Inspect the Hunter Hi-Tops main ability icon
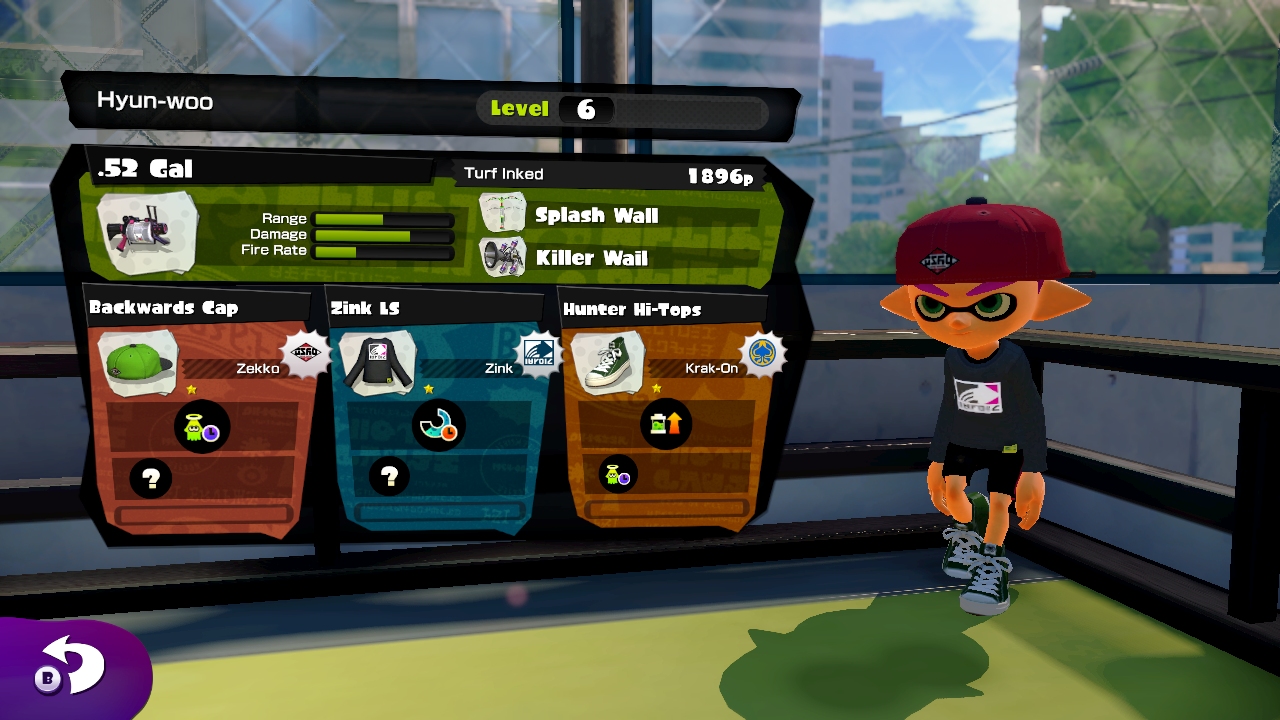 coord(665,424)
